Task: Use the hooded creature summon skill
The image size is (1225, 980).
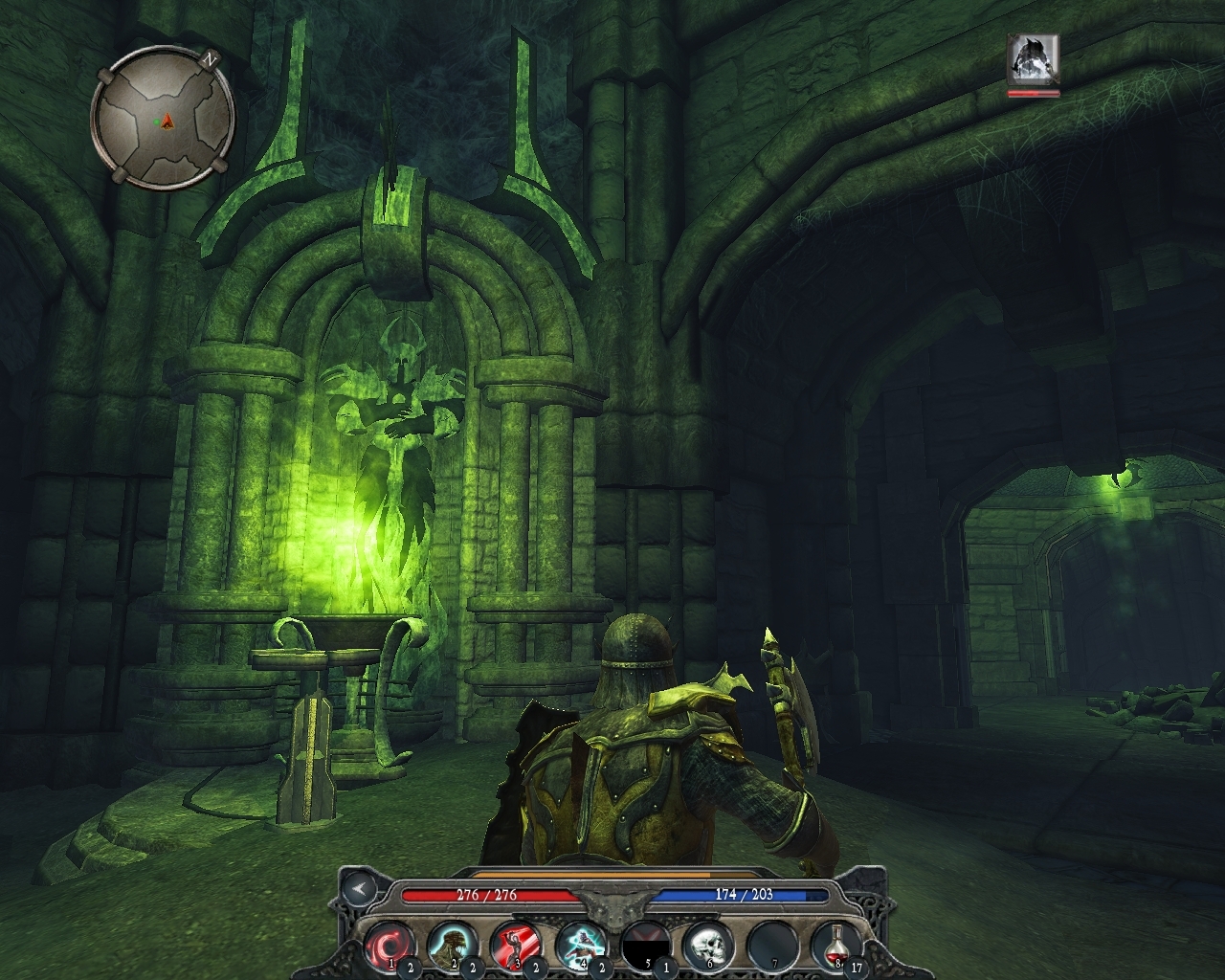Action: tap(452, 945)
